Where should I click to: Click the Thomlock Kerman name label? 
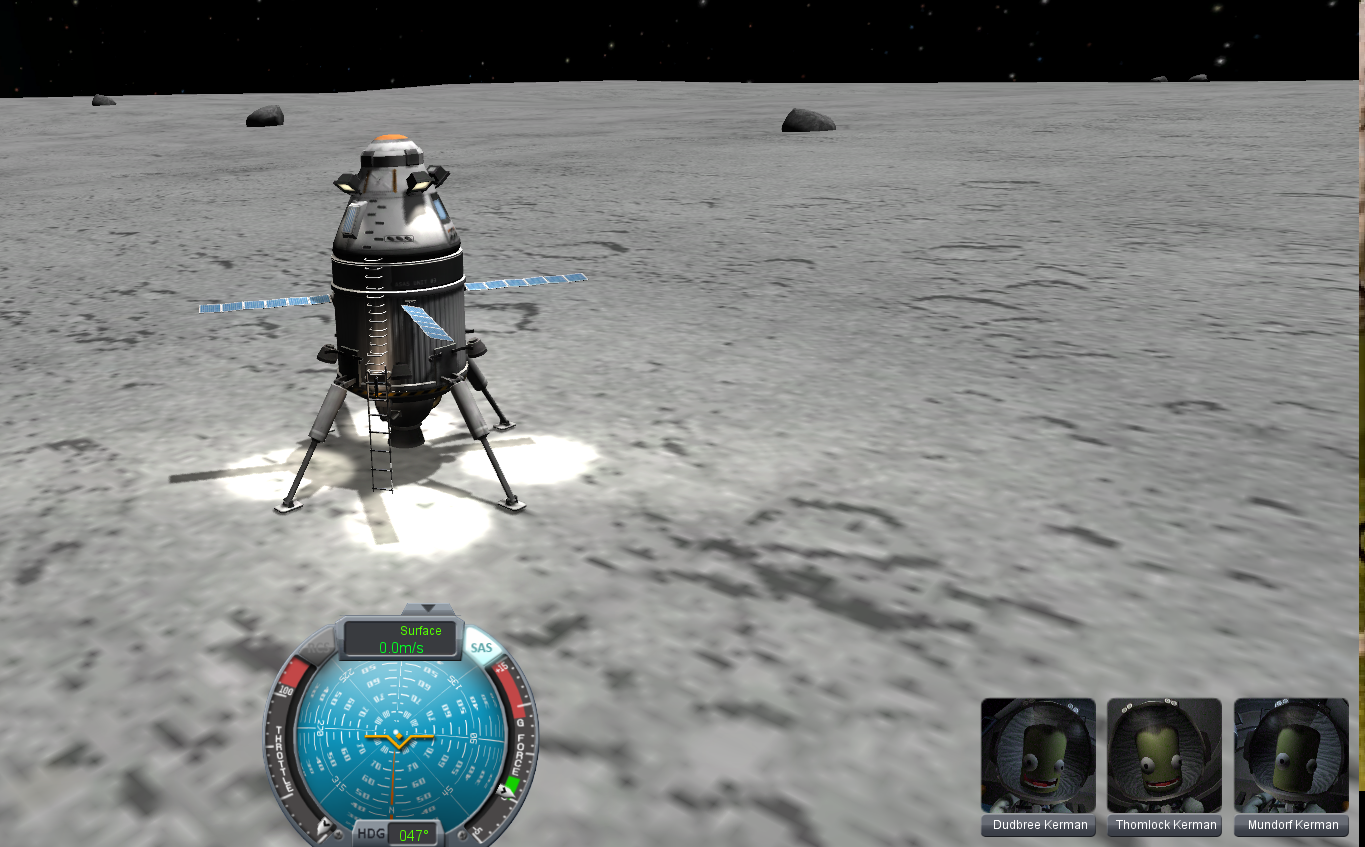(x=1165, y=825)
